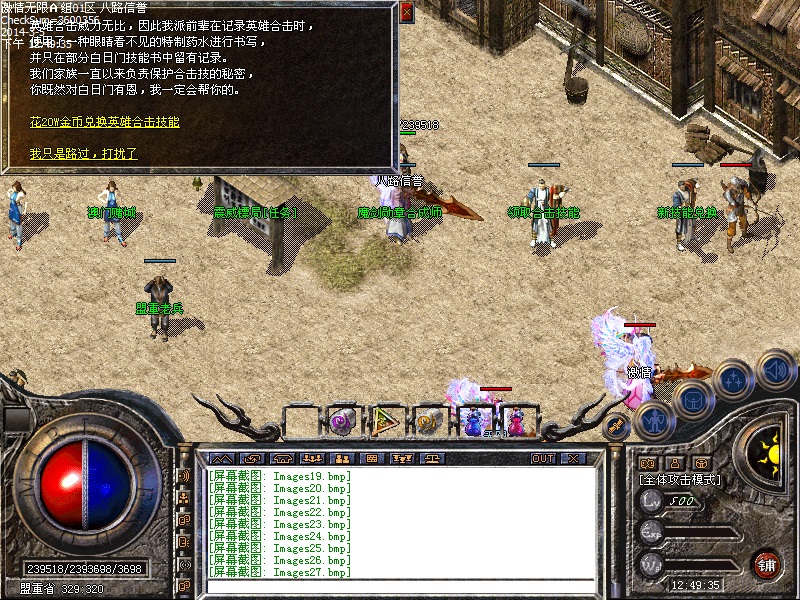
Task: Close the chat panel with its X button
Action: pos(572,458)
